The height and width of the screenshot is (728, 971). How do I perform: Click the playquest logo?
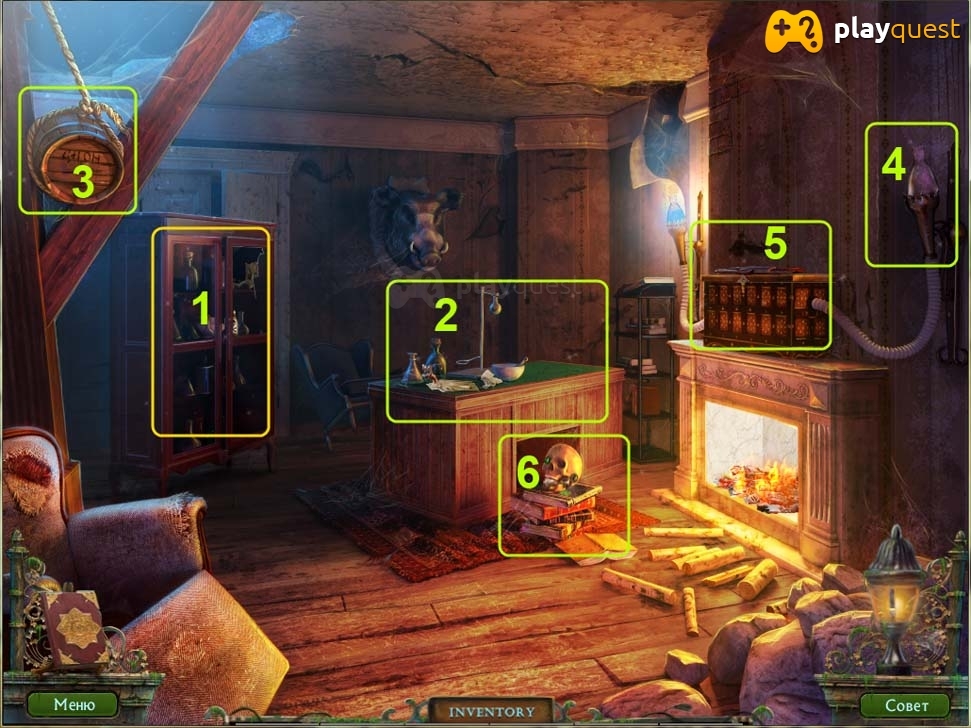[x=861, y=31]
